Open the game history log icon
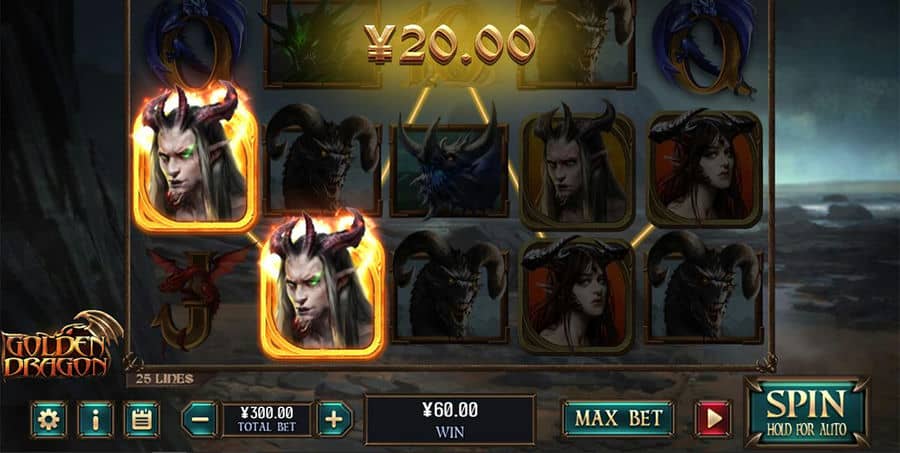 click(142, 420)
